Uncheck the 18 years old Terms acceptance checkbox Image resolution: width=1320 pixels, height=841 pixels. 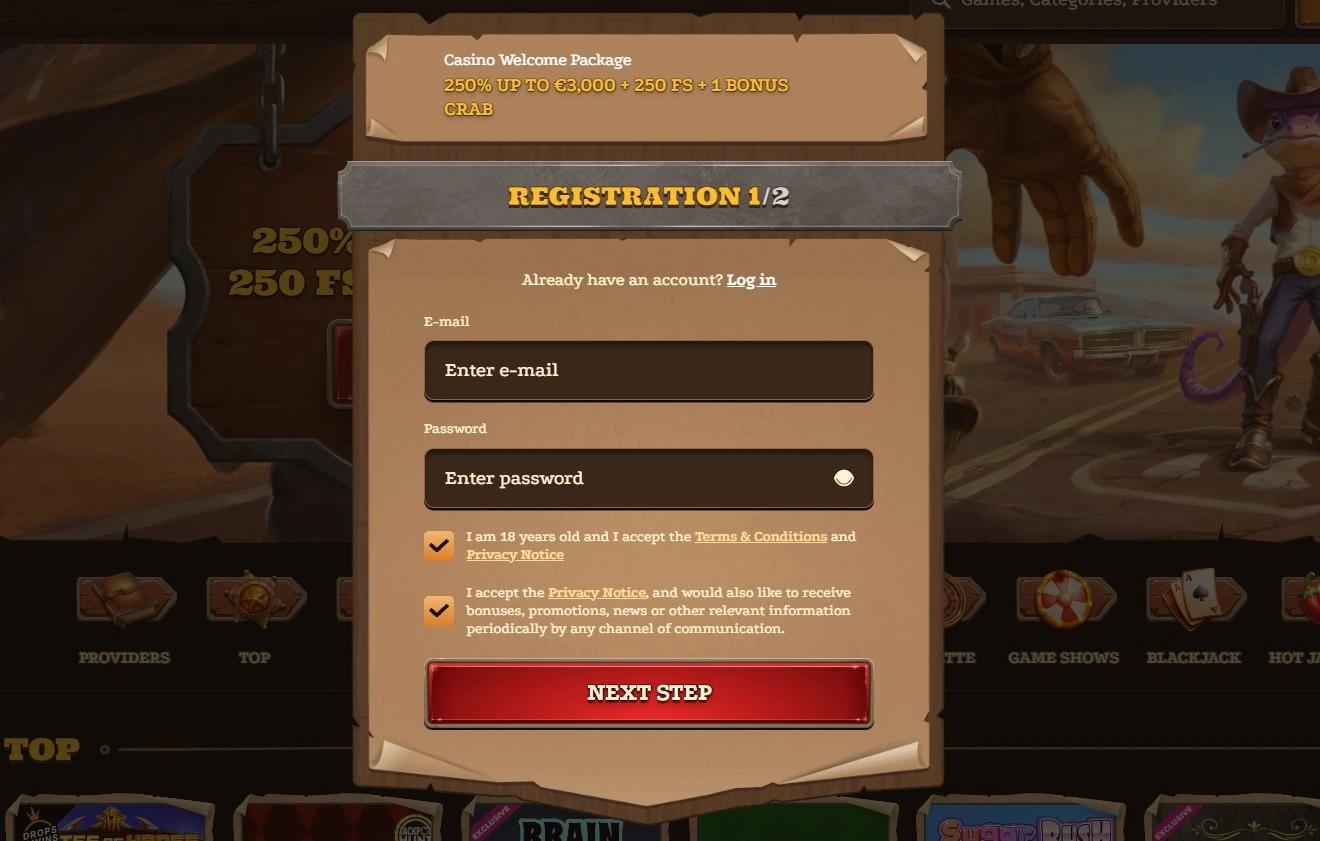pyautogui.click(x=439, y=546)
